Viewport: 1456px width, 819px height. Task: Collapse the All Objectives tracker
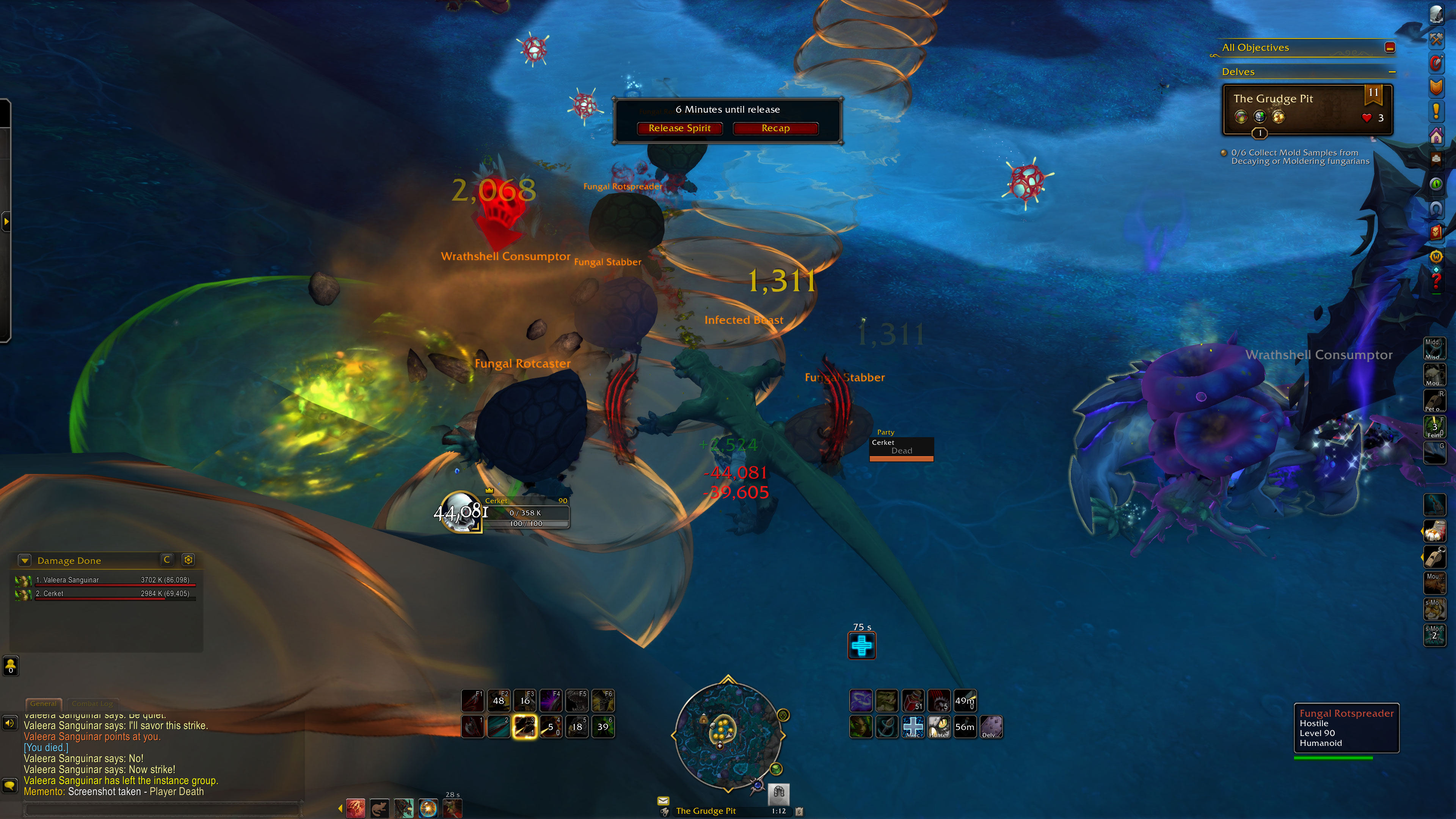(x=1390, y=47)
